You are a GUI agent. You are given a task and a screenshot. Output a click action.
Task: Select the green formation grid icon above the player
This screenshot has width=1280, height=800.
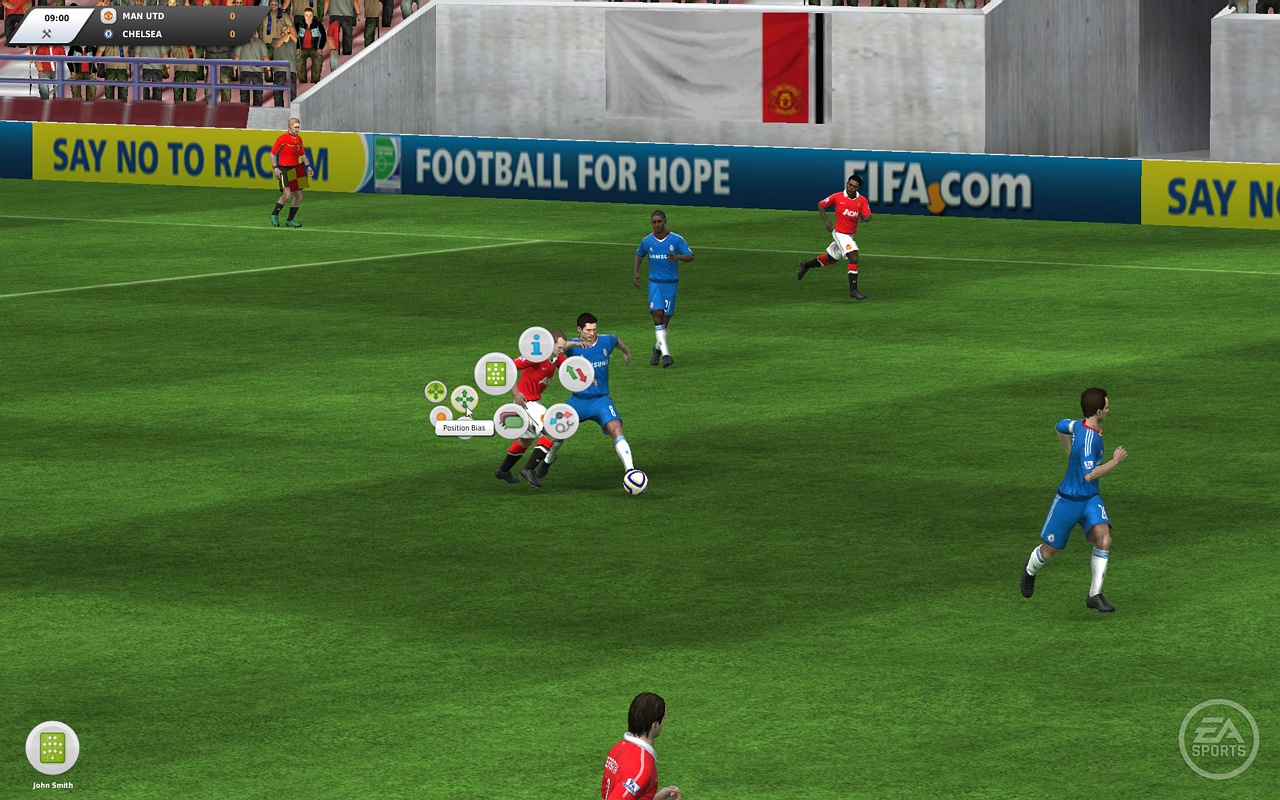click(x=495, y=373)
